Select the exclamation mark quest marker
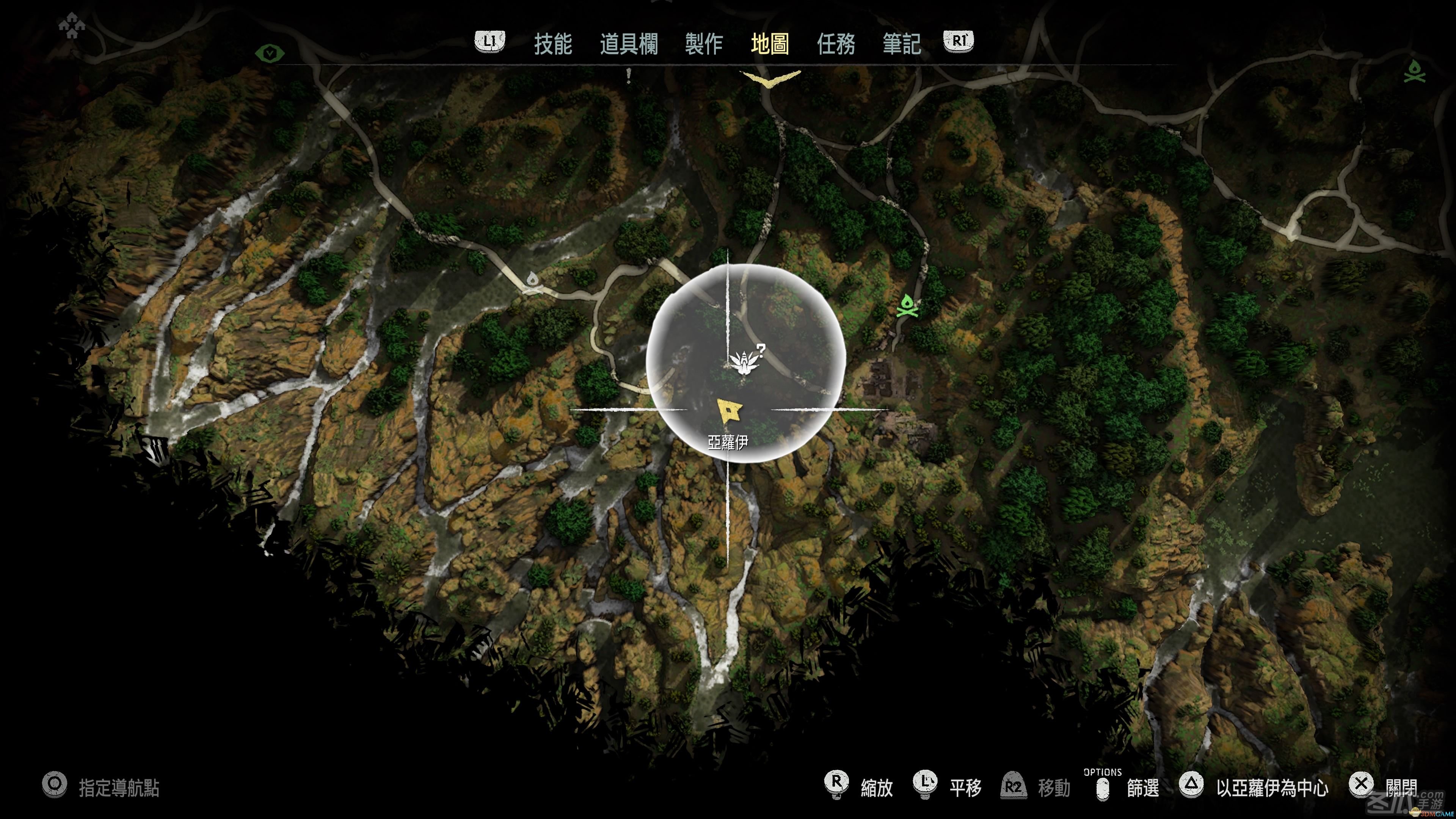The height and width of the screenshot is (819, 1456). pyautogui.click(x=629, y=75)
